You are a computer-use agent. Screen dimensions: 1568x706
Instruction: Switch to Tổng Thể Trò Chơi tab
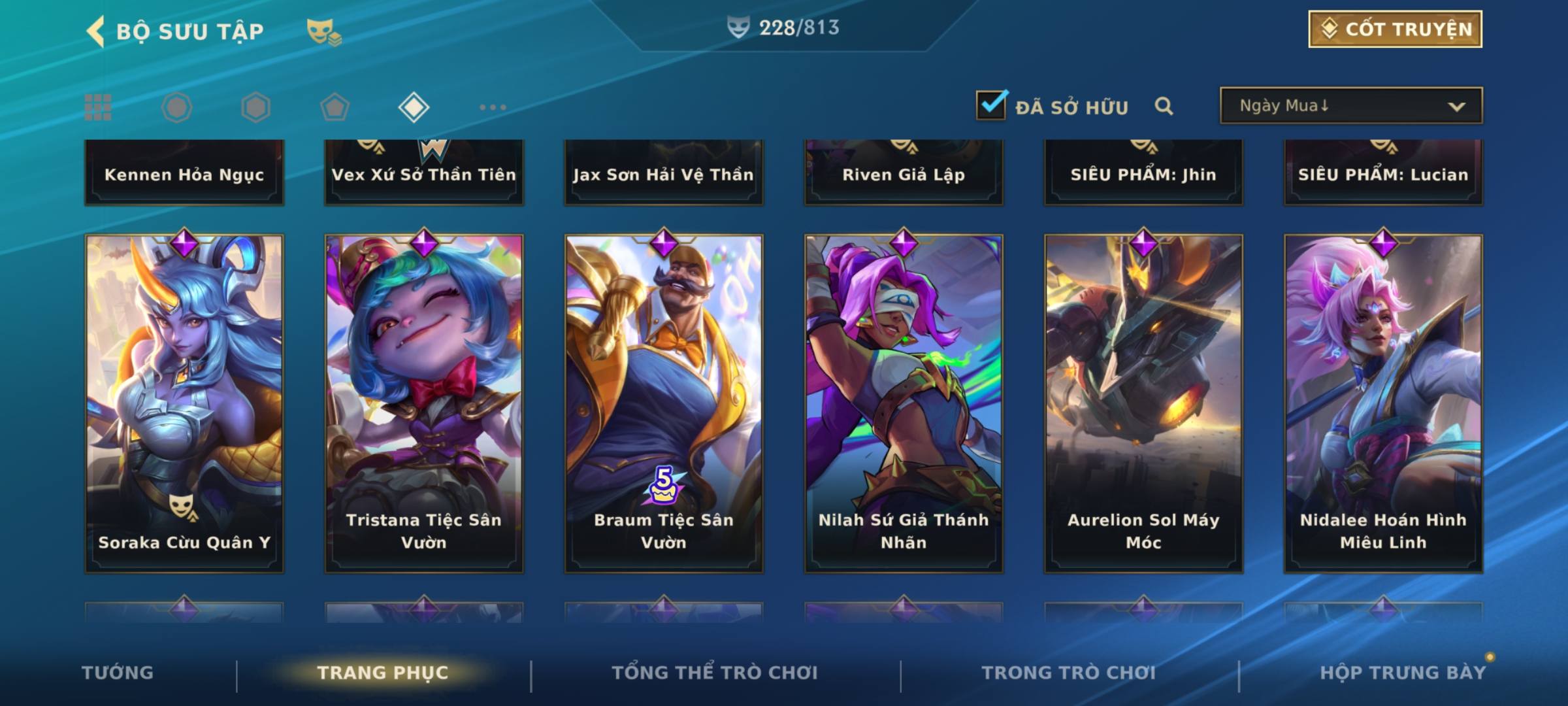[715, 673]
